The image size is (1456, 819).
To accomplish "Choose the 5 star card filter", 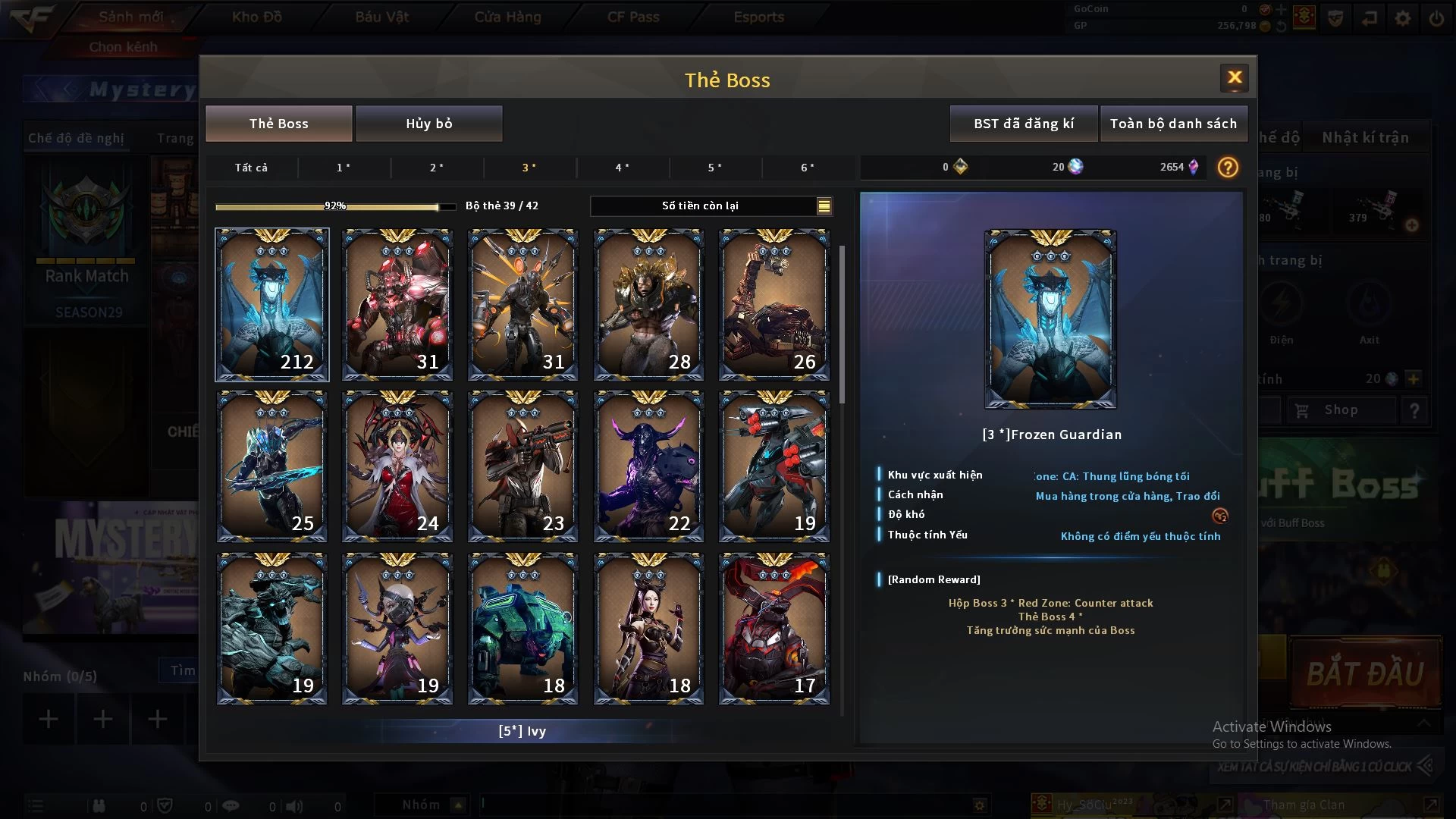I will tap(714, 168).
